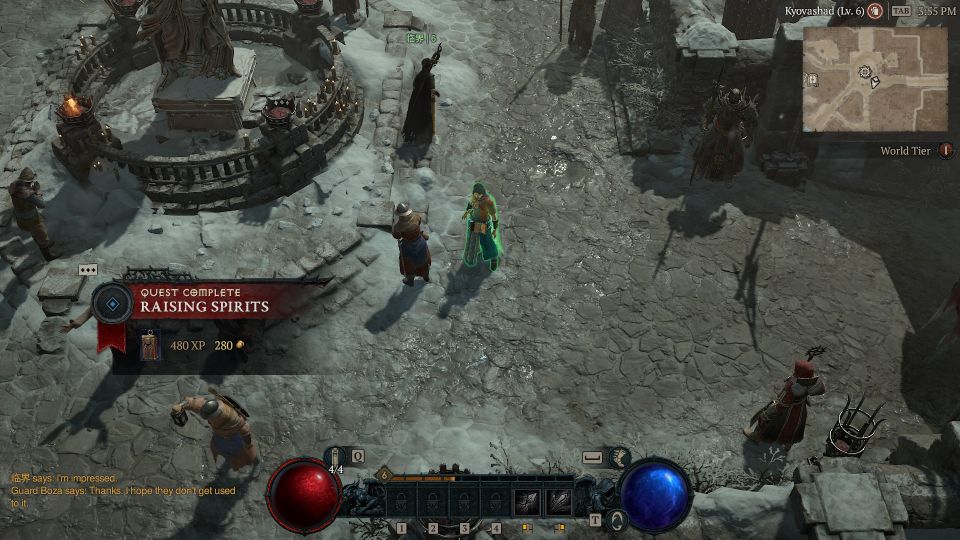The image size is (960, 540).
Task: Click the town portal icon
Action: 617,519
